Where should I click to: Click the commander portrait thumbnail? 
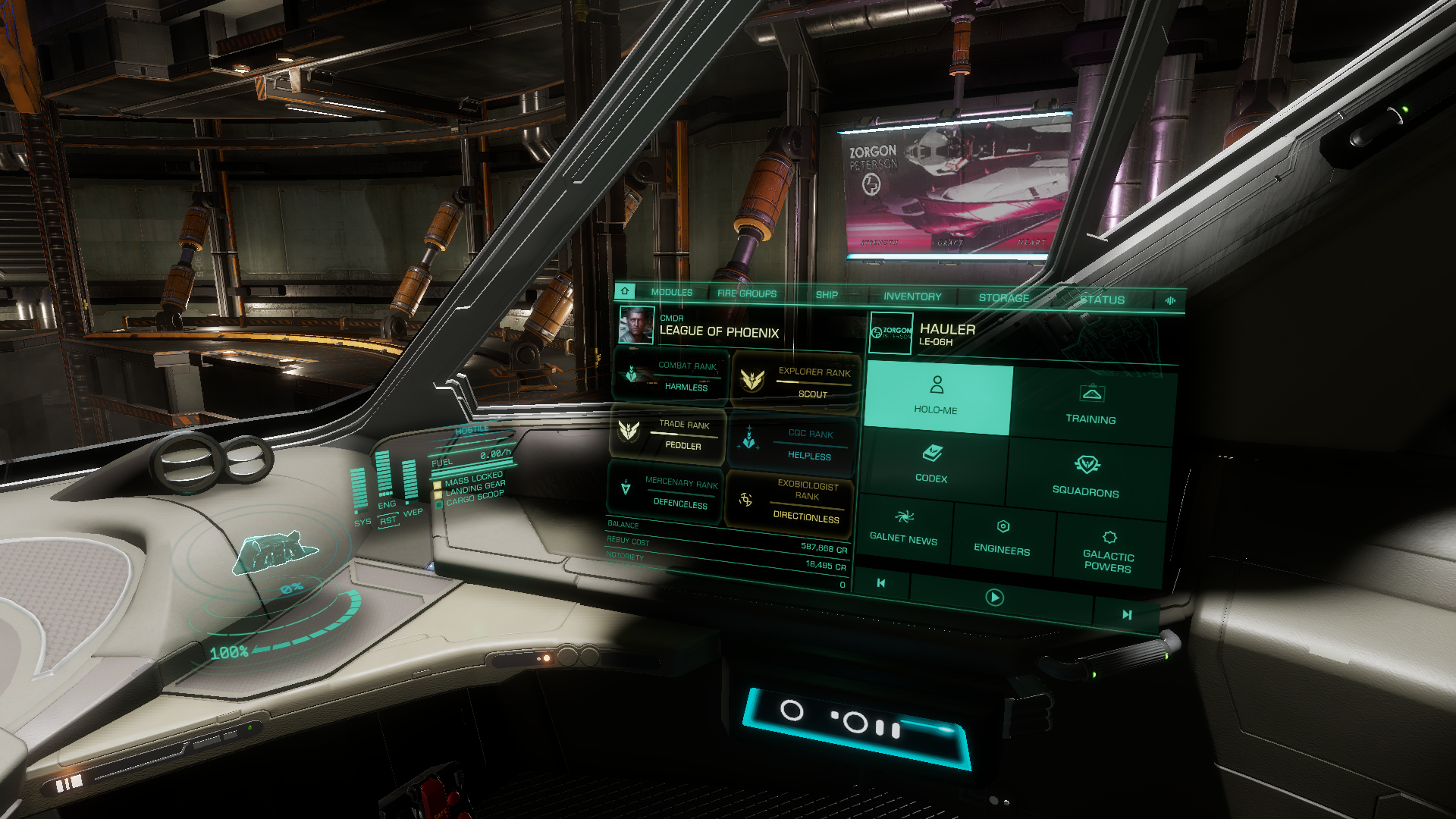coord(635,325)
